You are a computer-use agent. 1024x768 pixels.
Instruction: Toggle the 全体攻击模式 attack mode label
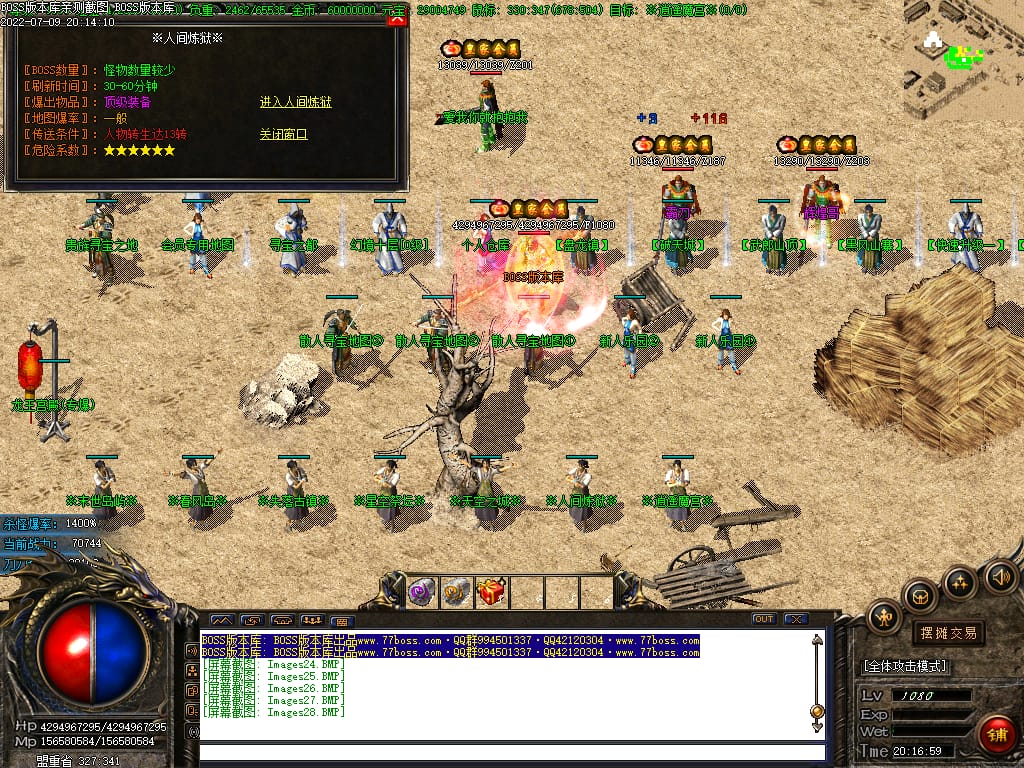pyautogui.click(x=905, y=666)
